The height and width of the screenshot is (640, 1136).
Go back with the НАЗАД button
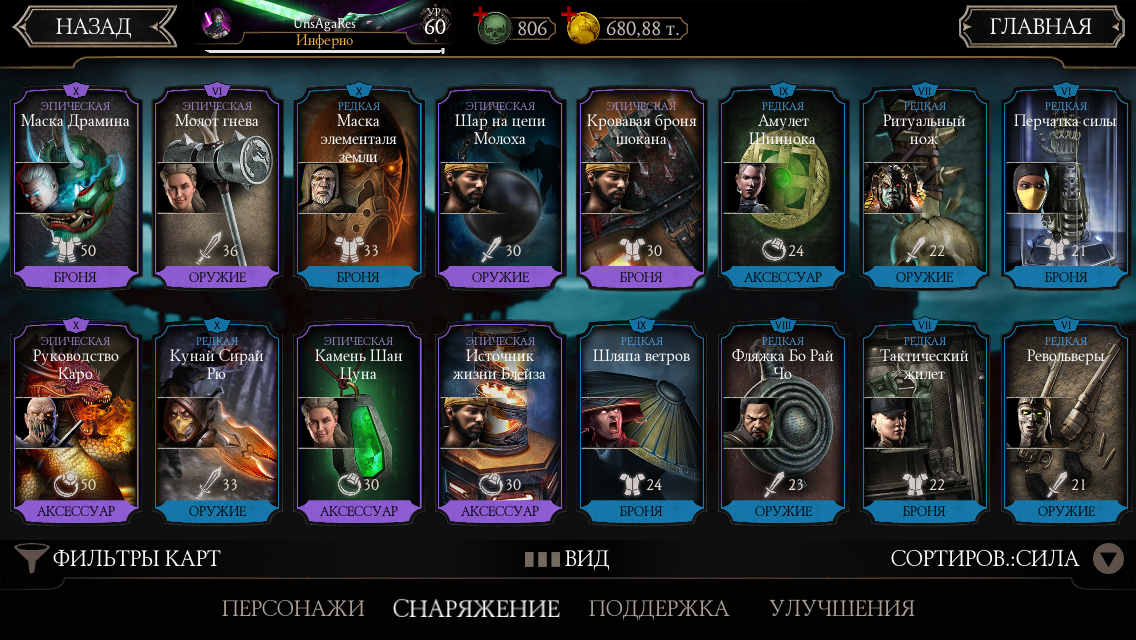tap(93, 27)
